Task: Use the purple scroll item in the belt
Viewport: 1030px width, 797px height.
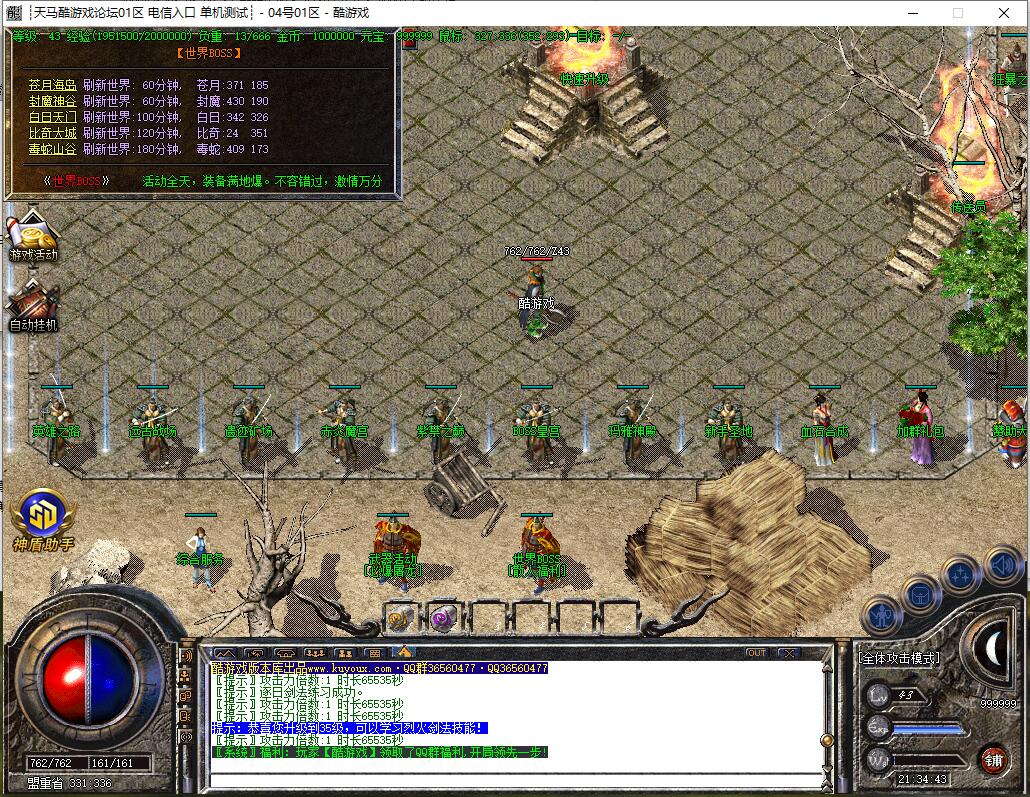Action: [x=444, y=618]
